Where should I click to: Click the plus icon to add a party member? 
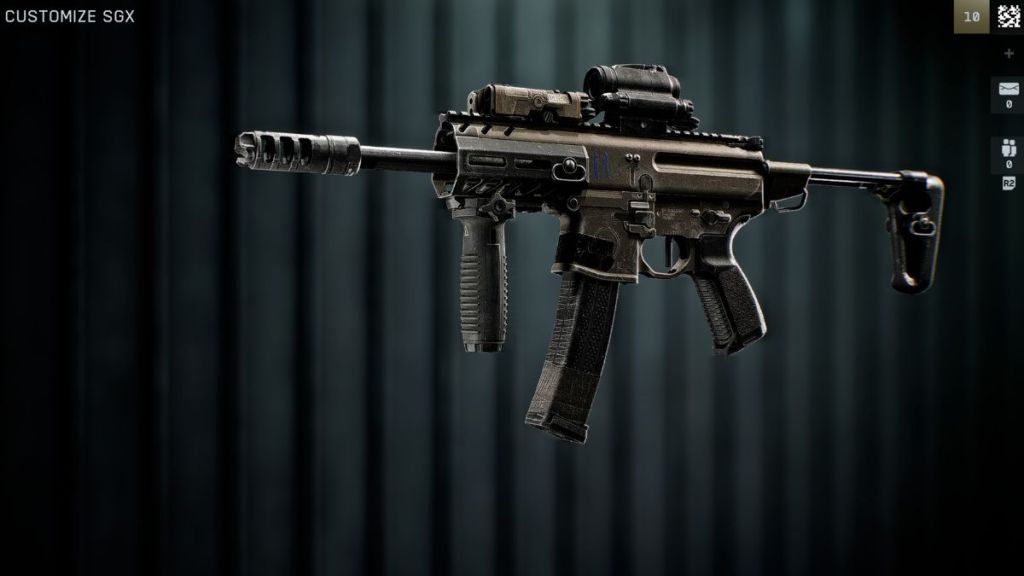coord(1008,53)
